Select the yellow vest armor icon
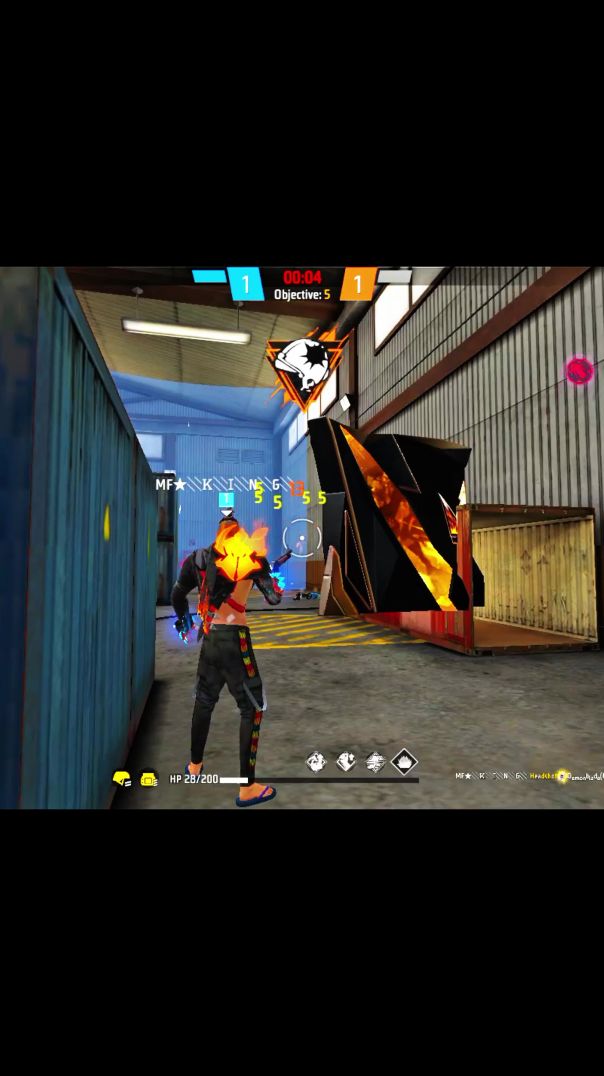The height and width of the screenshot is (1076, 604). (148, 778)
